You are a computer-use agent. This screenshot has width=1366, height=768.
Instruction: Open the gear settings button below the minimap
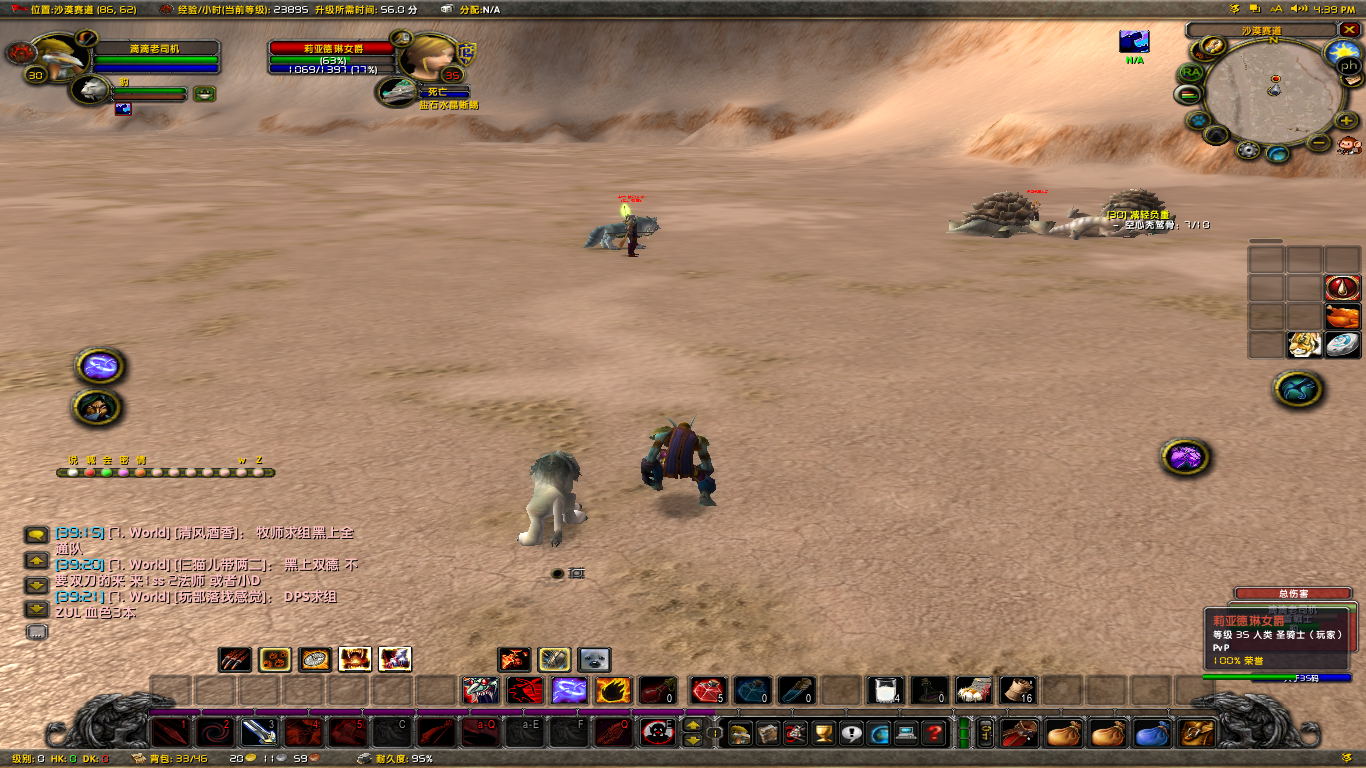(x=1247, y=150)
